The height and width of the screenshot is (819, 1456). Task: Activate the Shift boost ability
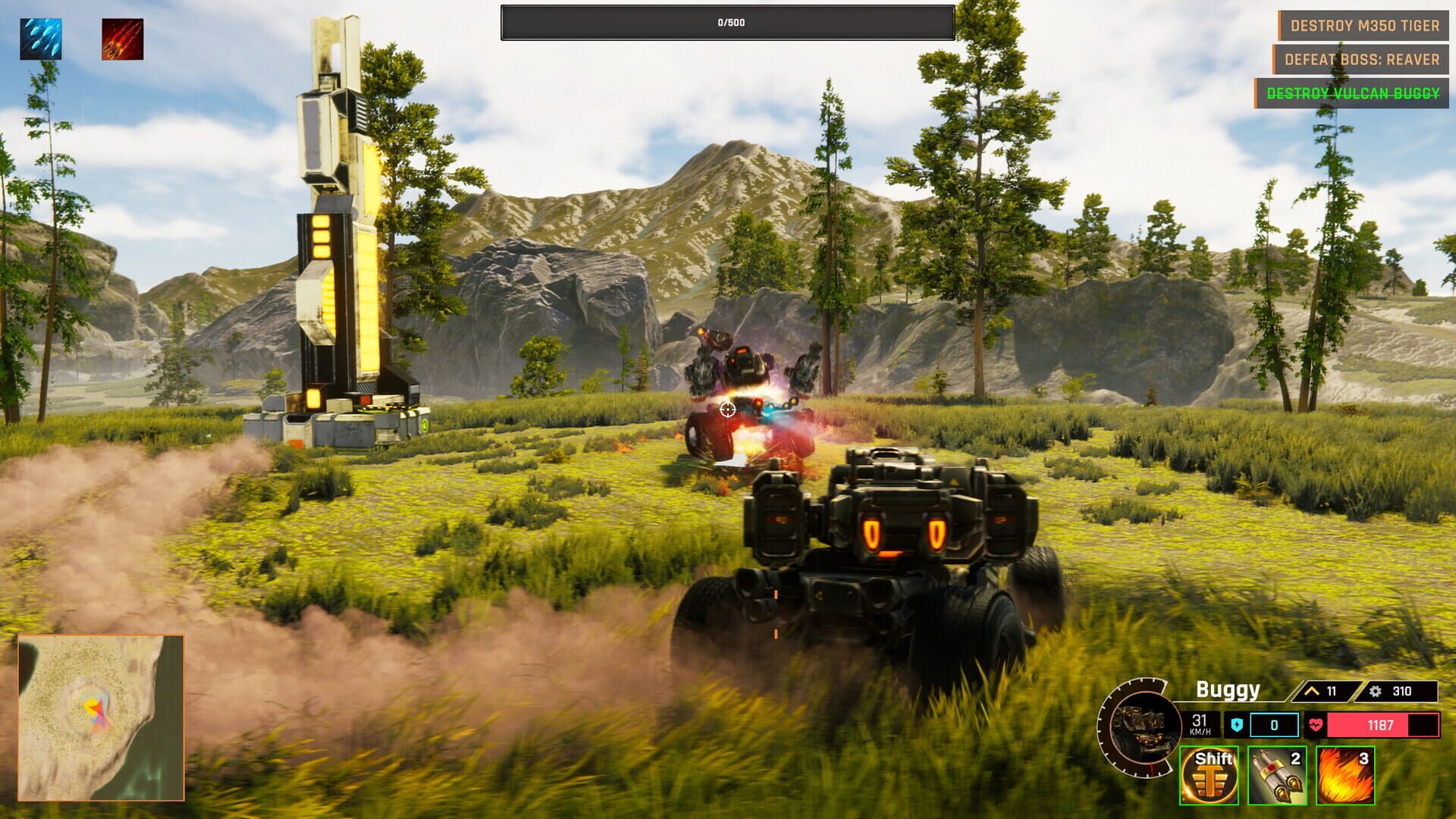(x=1209, y=775)
